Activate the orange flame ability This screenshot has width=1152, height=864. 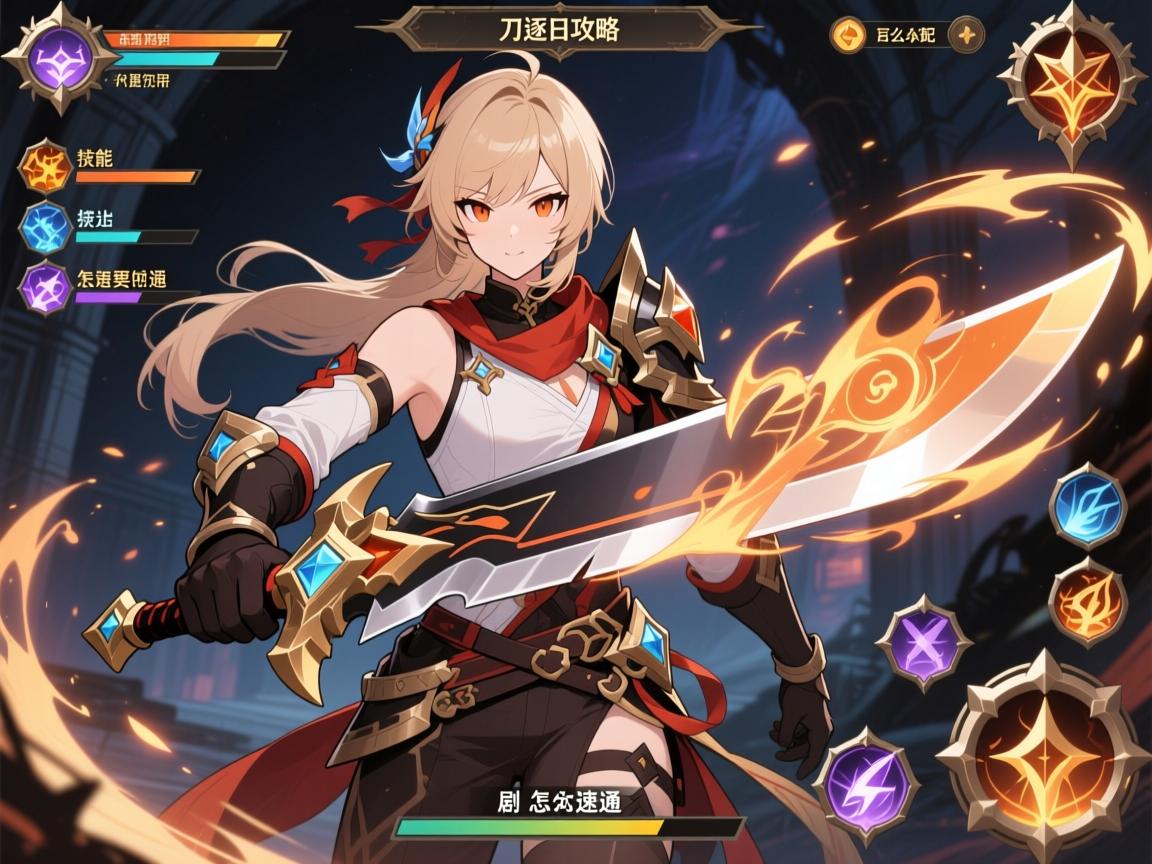click(x=1087, y=600)
